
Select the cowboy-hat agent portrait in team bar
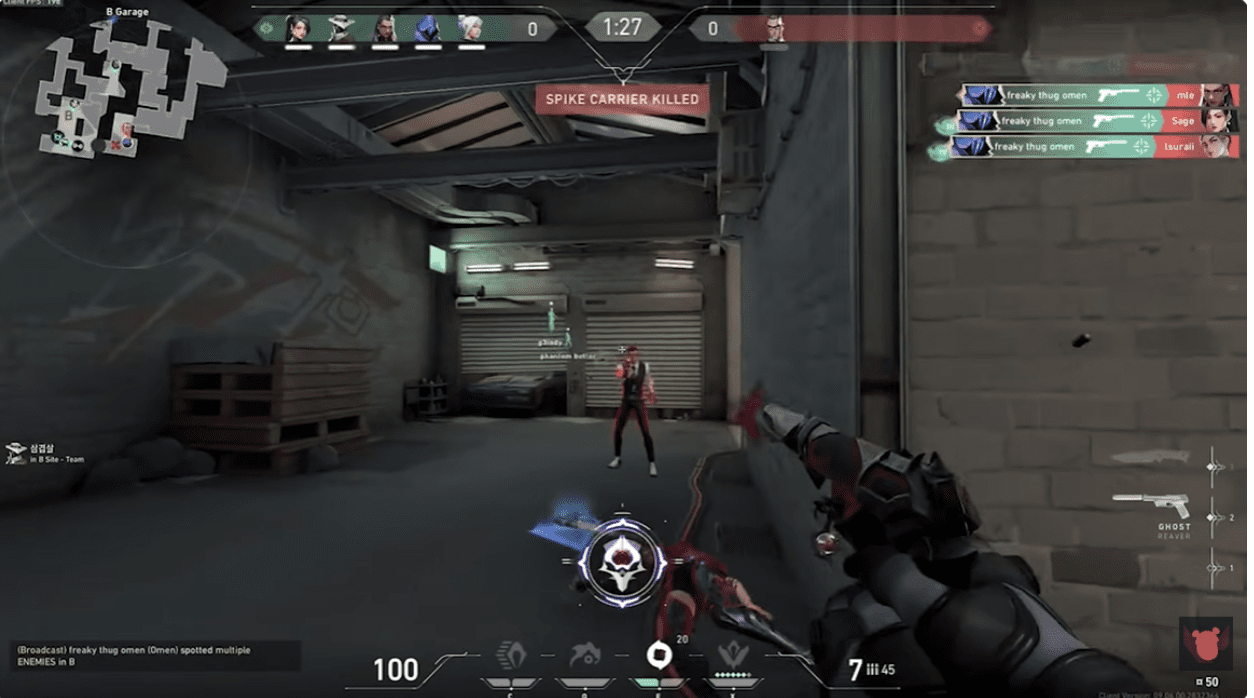pos(341,29)
